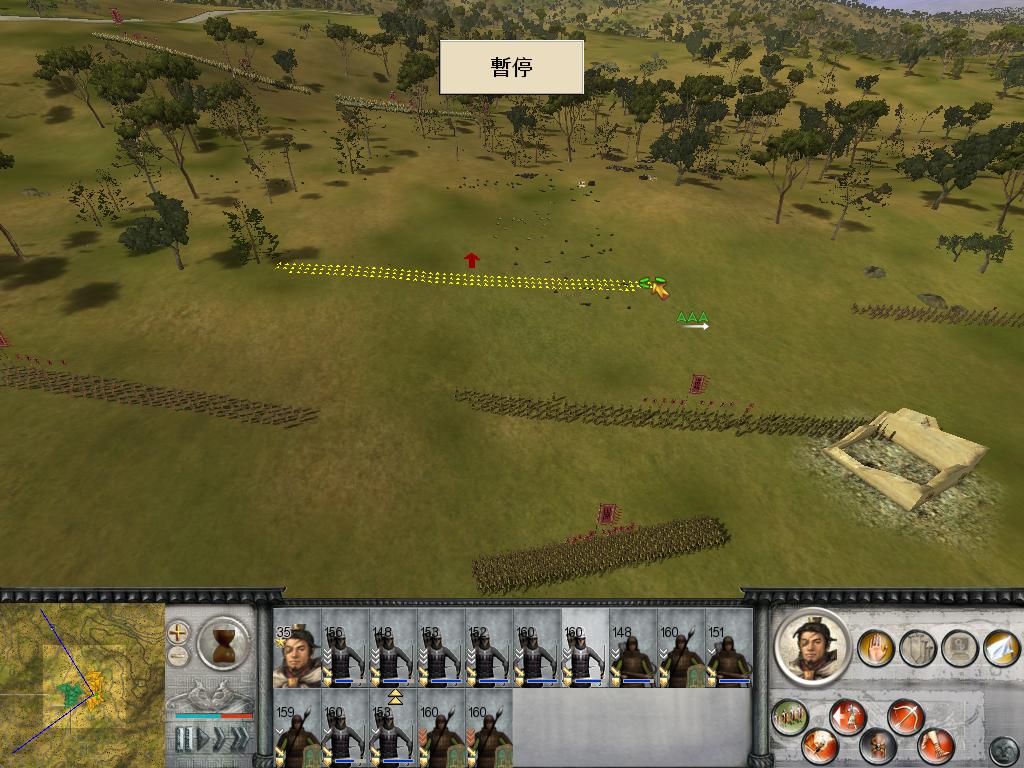Viewport: 1024px width, 768px height.
Task: Activate the halt order hand icon
Action: coord(876,648)
